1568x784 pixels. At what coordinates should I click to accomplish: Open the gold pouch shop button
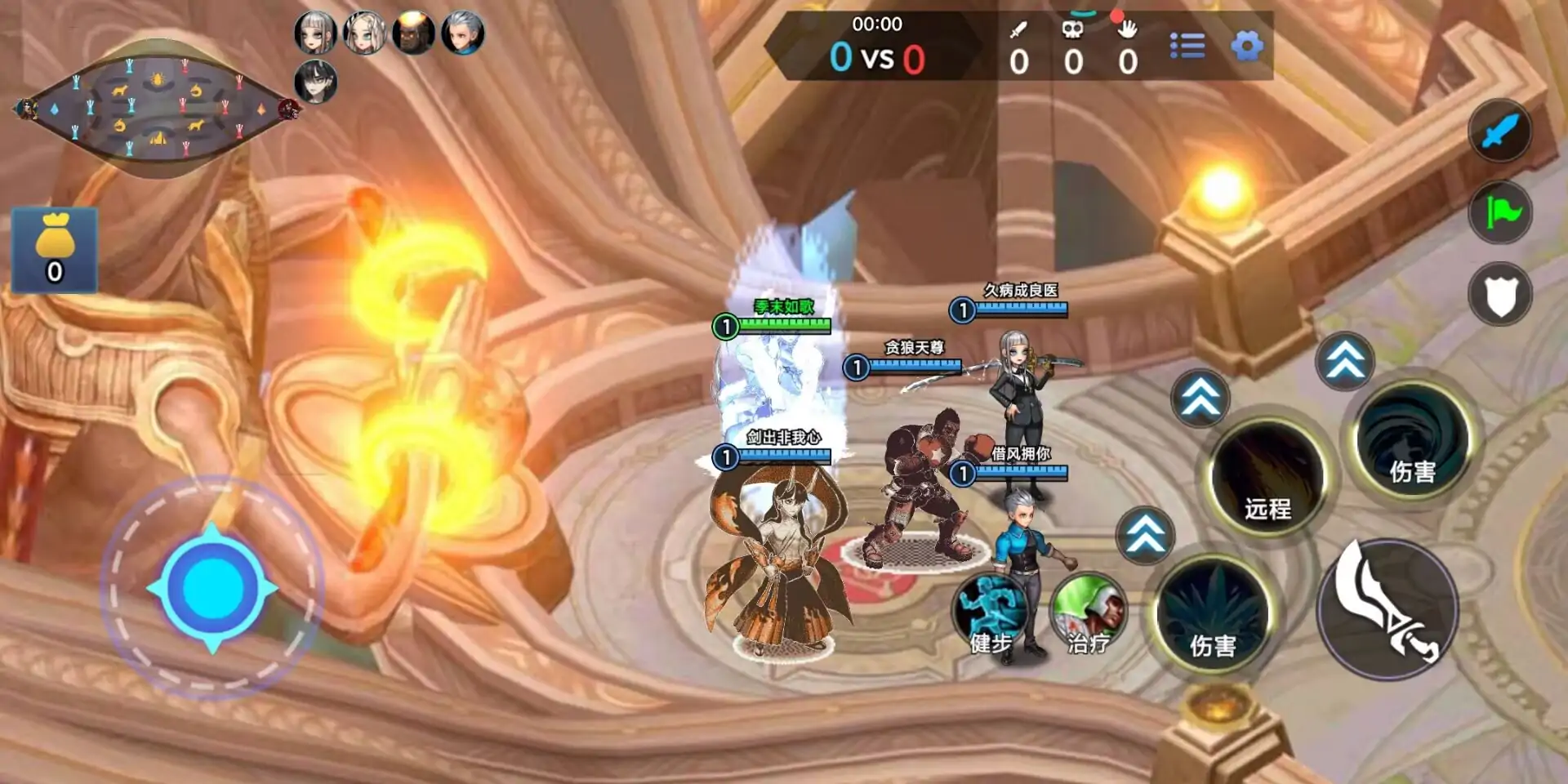(55, 250)
